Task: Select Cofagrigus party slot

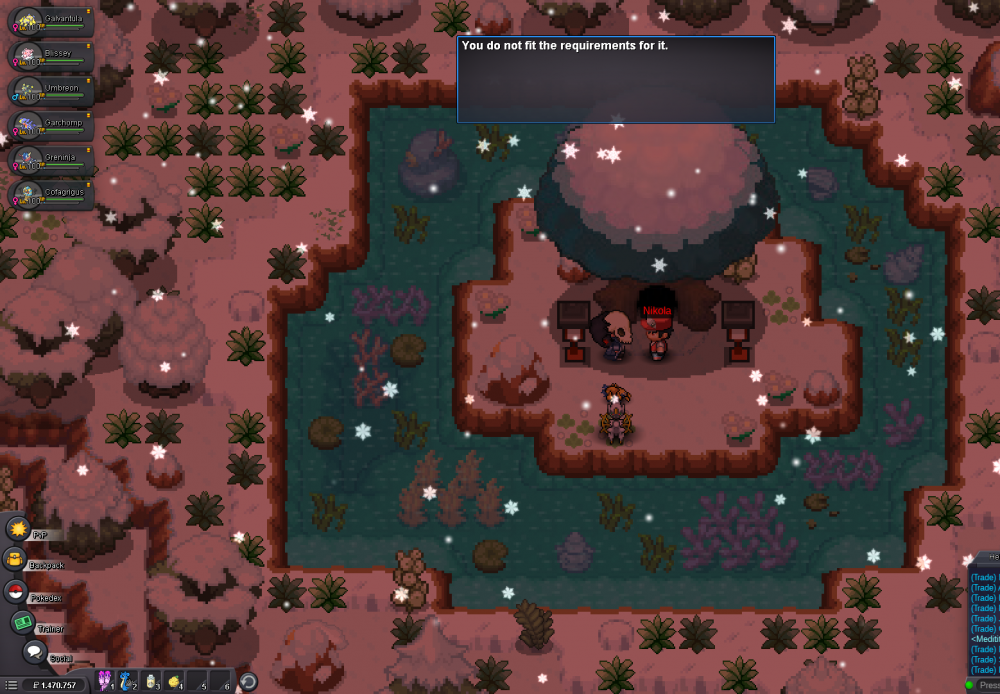Action: [x=51, y=195]
